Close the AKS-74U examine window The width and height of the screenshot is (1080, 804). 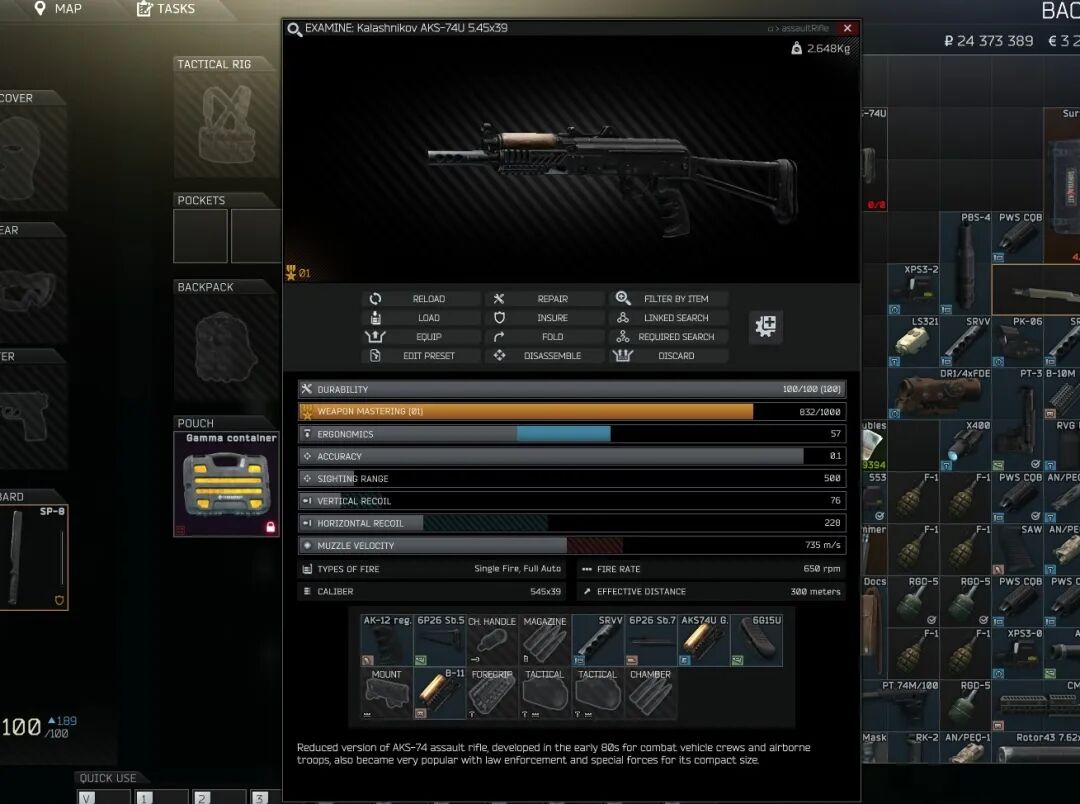[847, 28]
